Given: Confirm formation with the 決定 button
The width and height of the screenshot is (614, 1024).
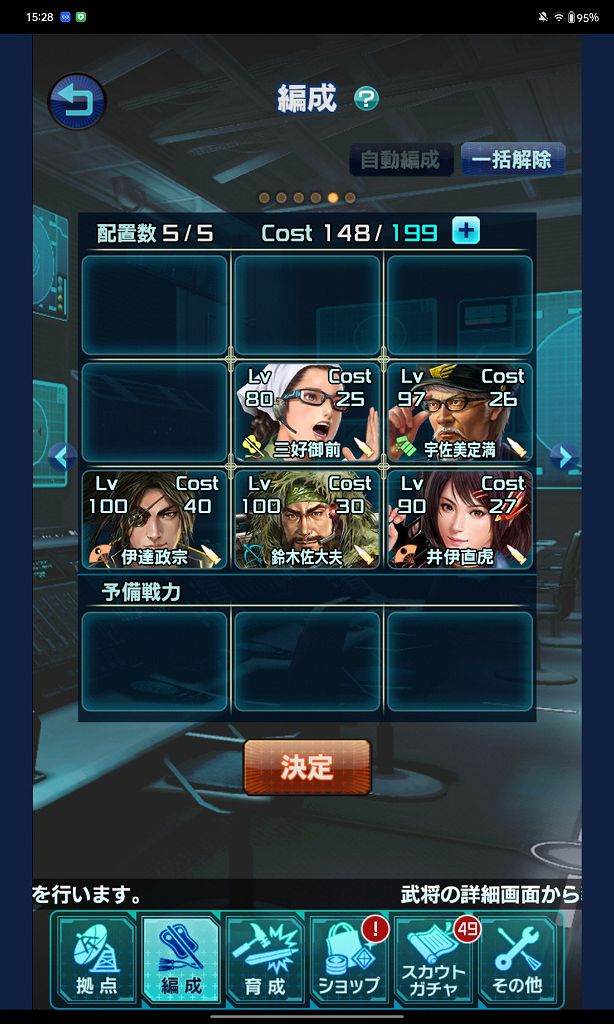Looking at the screenshot, I should [307, 766].
